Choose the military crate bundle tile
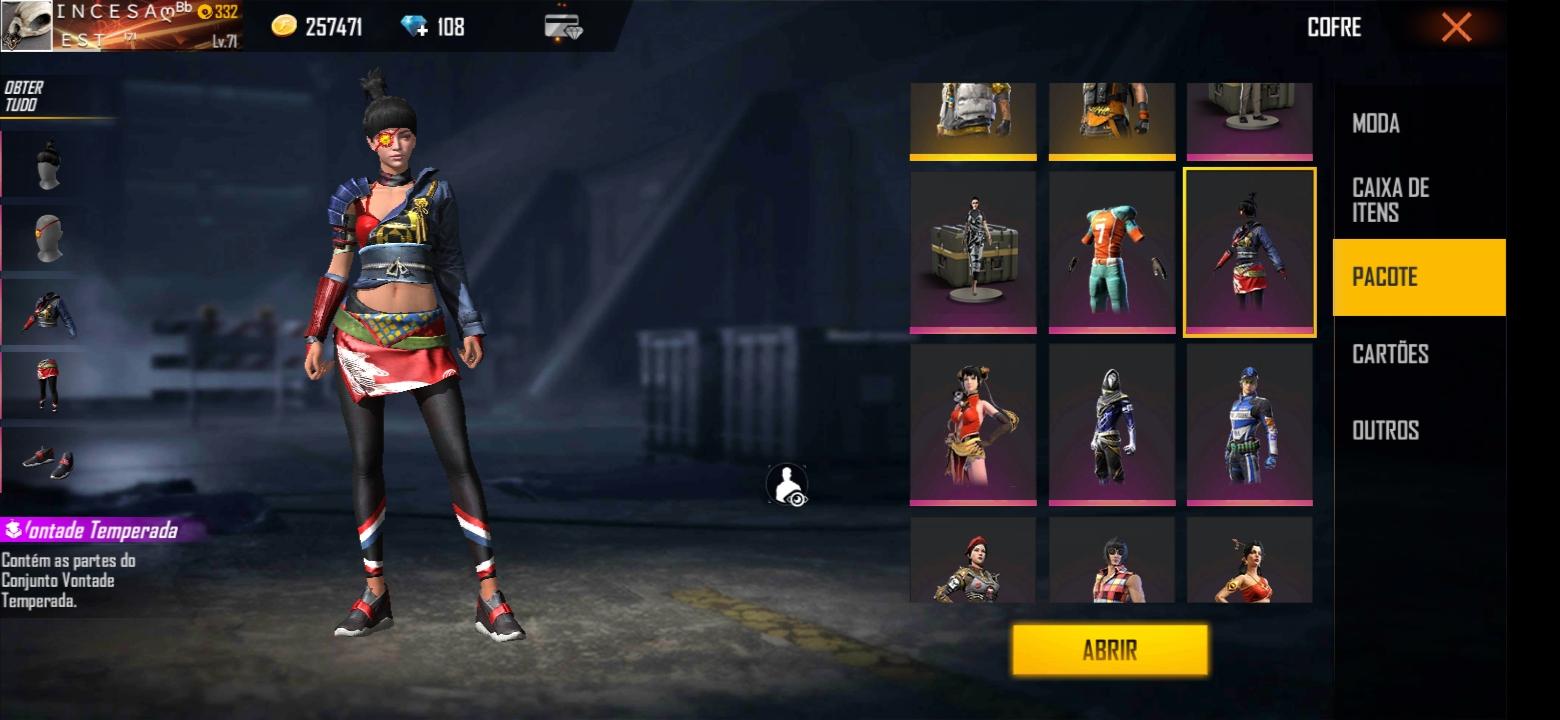This screenshot has height=720, width=1560. click(973, 251)
